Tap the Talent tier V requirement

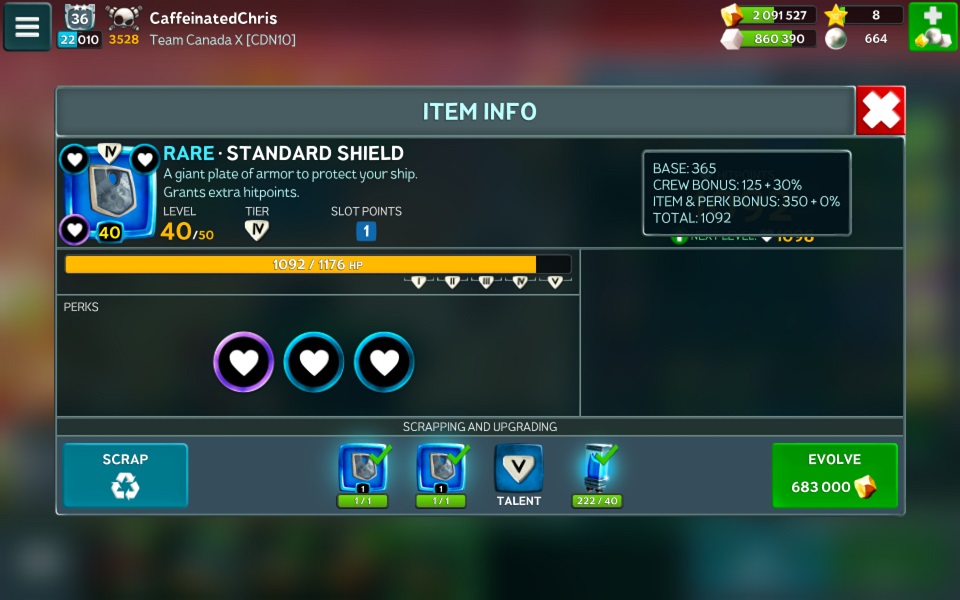coord(518,472)
